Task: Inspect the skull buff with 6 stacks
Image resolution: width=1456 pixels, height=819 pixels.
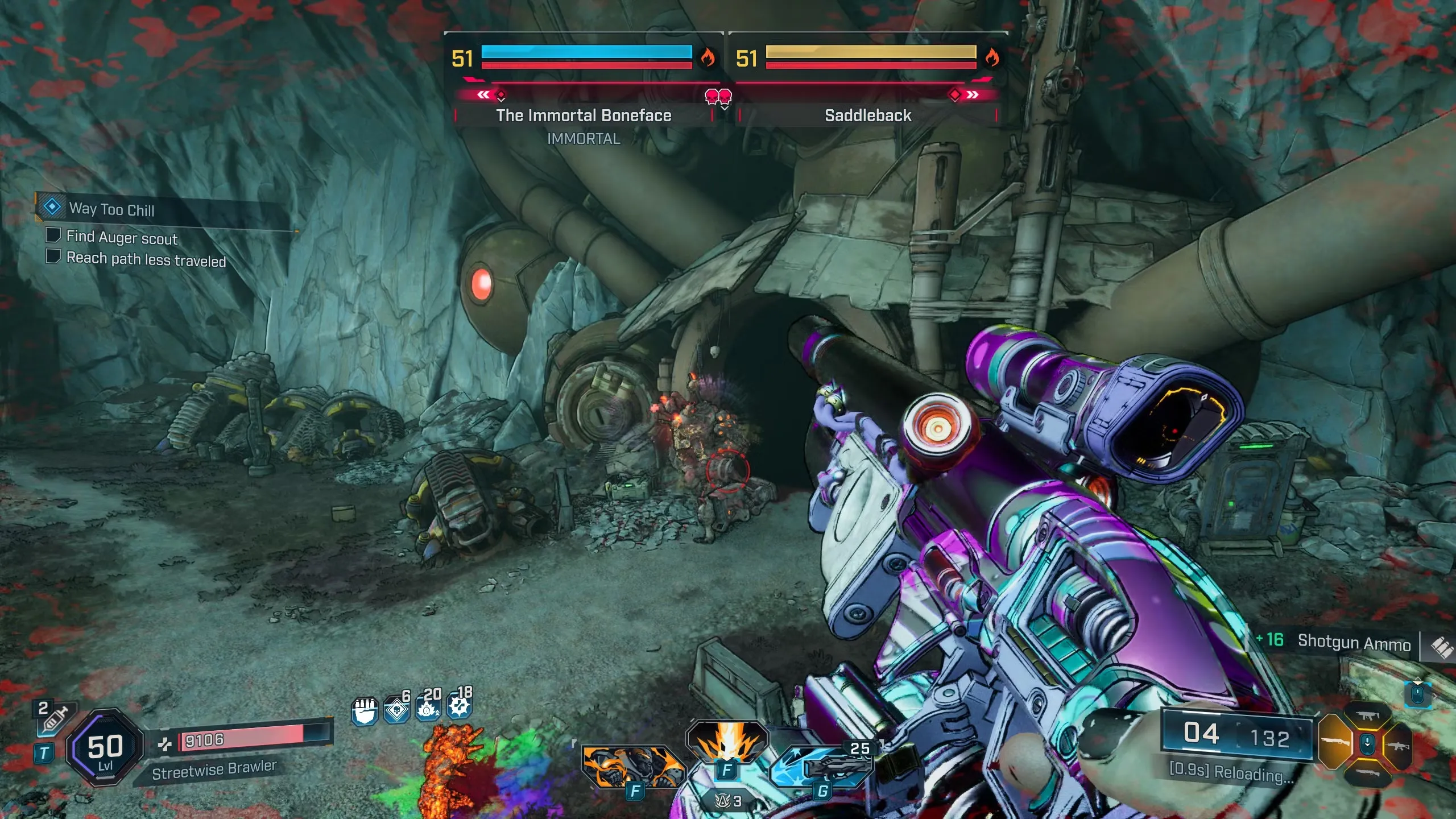Action: [x=396, y=710]
